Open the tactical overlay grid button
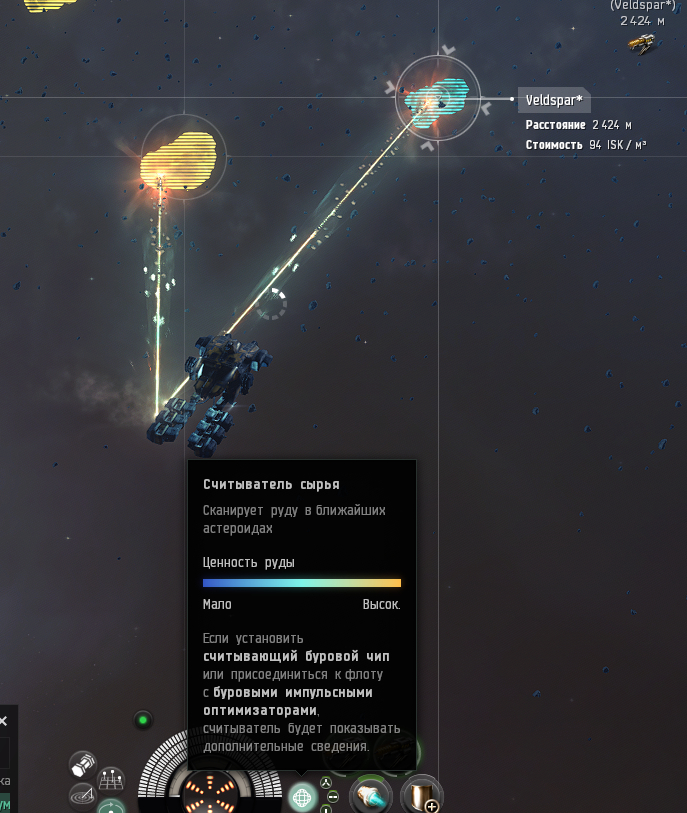This screenshot has height=813, width=687. click(111, 780)
